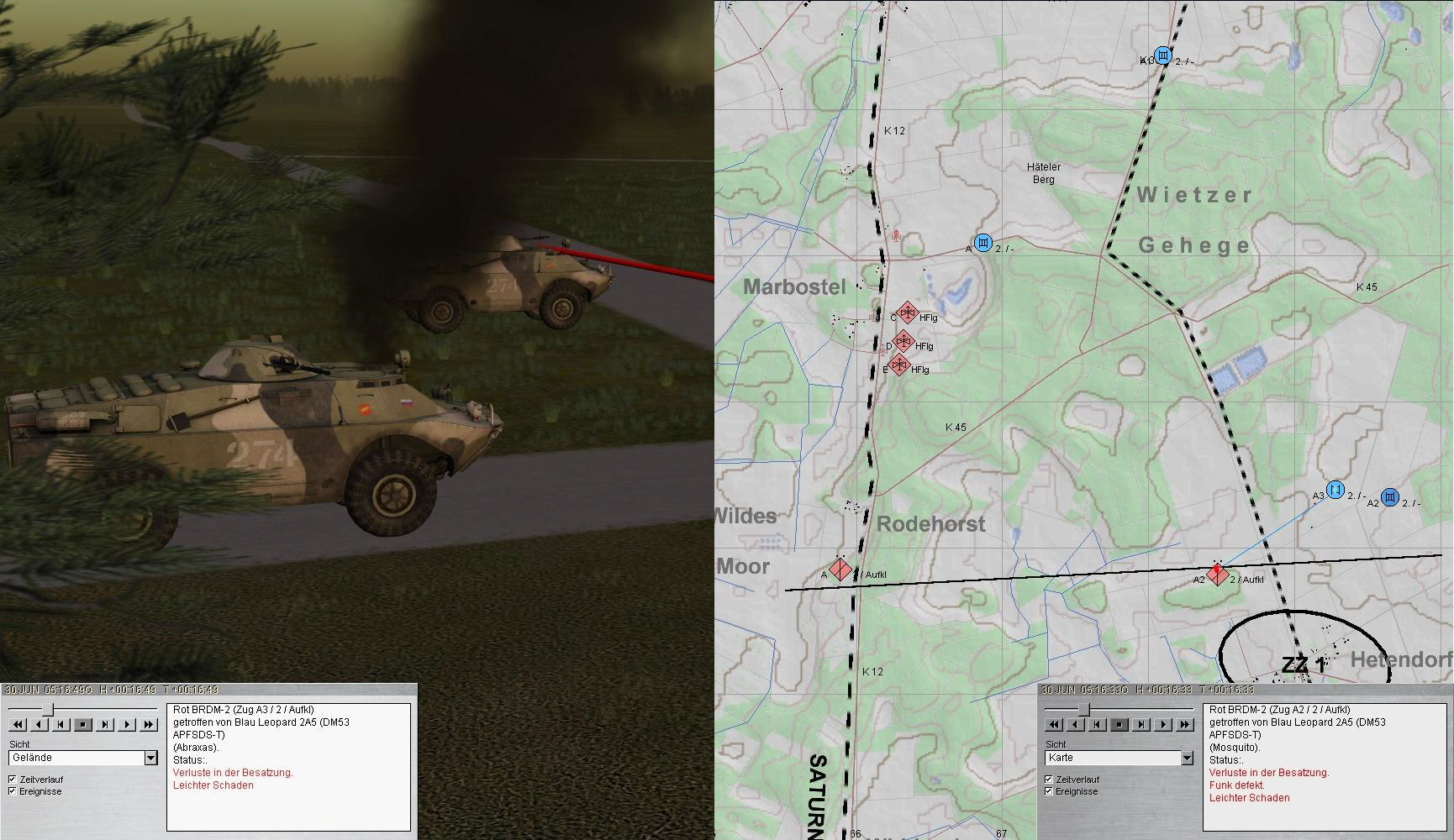Select red HFlg unit C on map
Screen dimensions: 1454x840
[907, 314]
